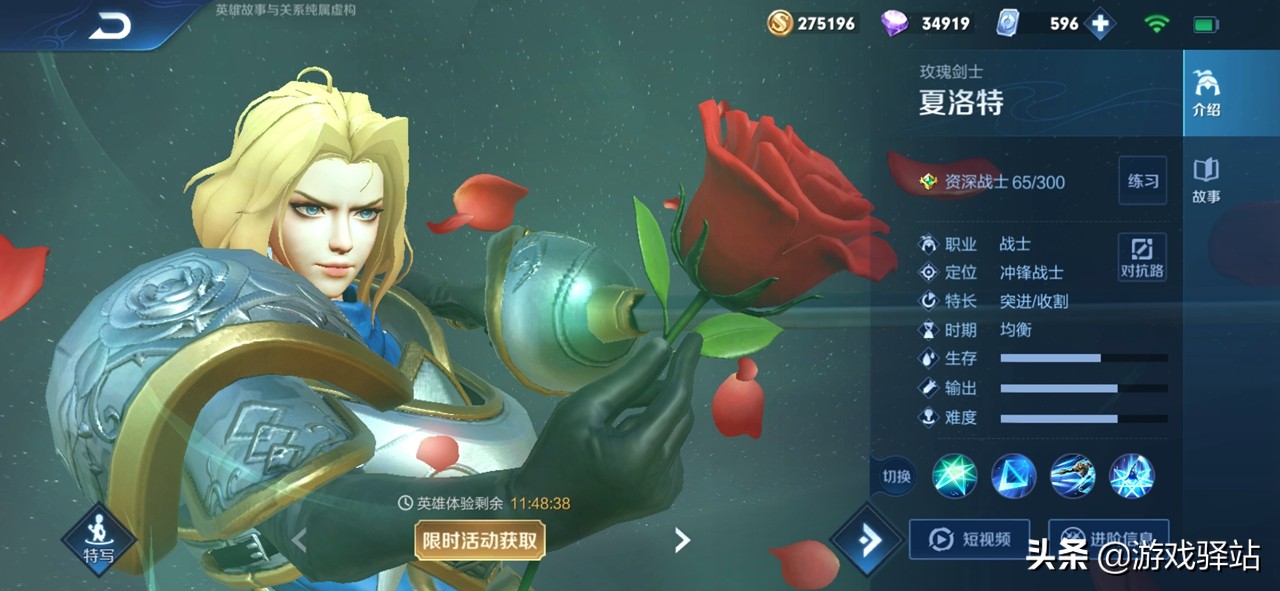
Task: Collapse the info panel with diamond arrow
Action: tap(867, 541)
